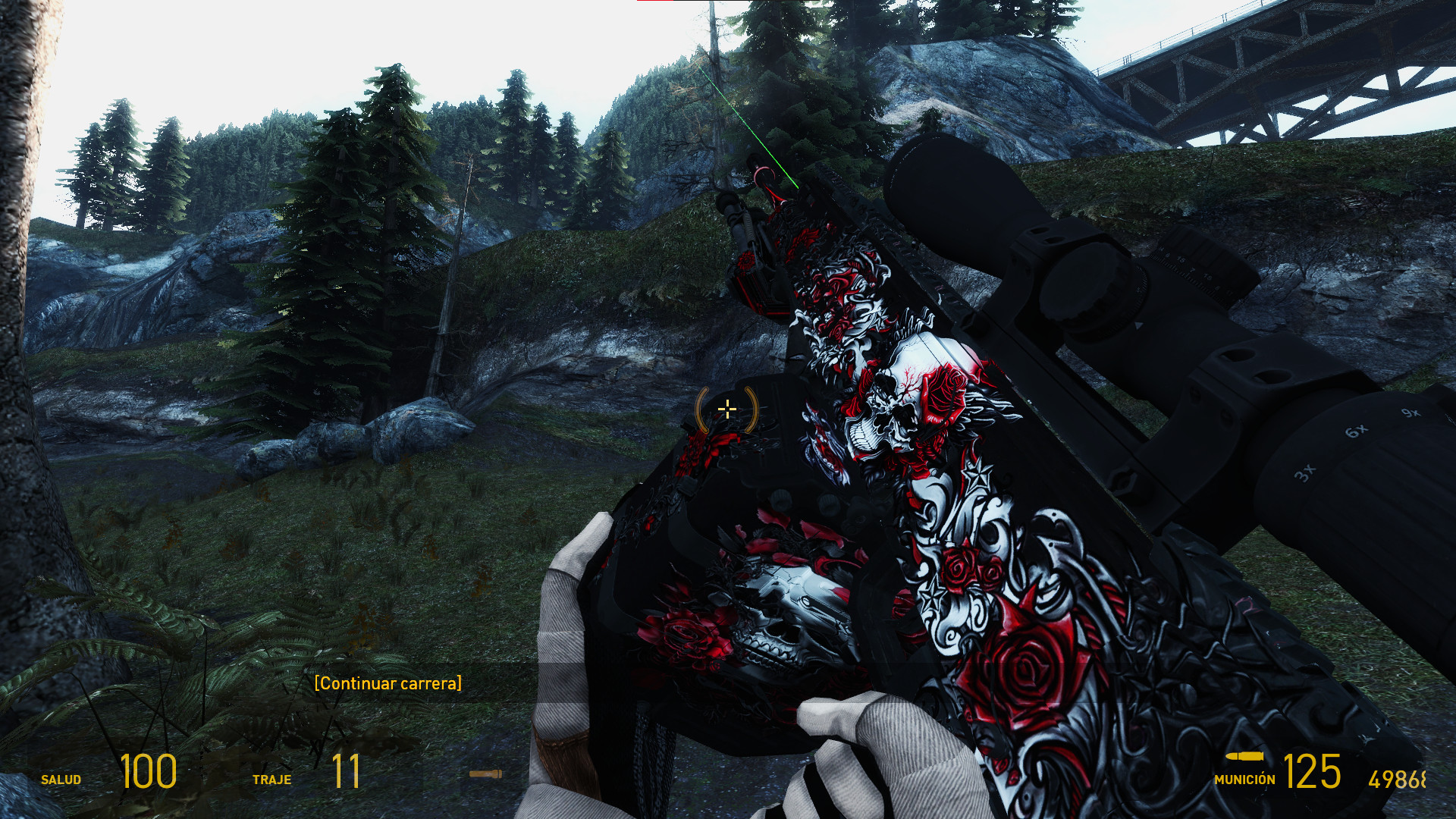Click the flashlight icon in the HUD
This screenshot has height=819, width=1456.
(486, 775)
